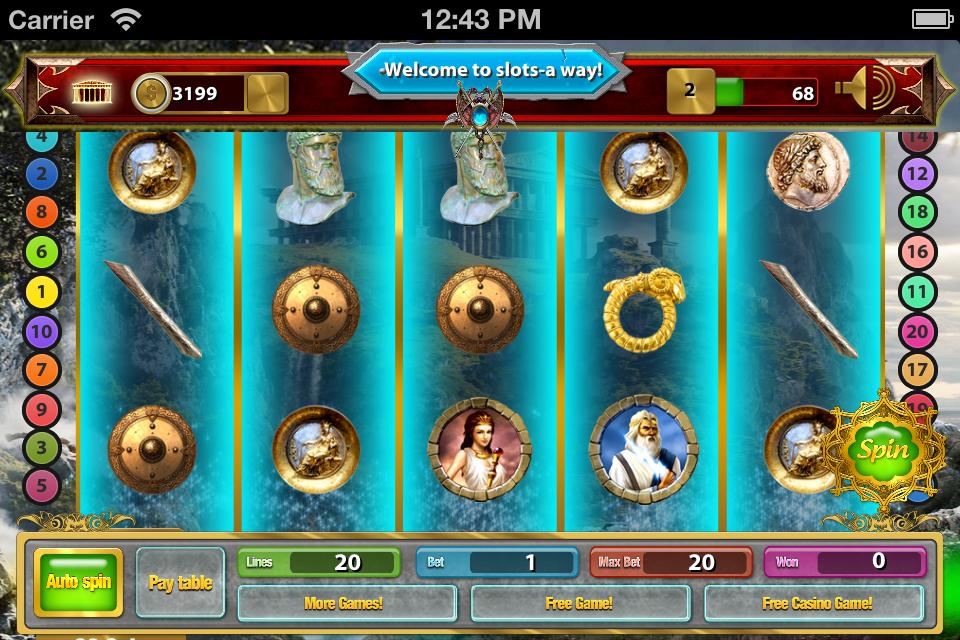Open the Free Casino Game! link
Image resolution: width=960 pixels, height=640 pixels.
tap(817, 603)
